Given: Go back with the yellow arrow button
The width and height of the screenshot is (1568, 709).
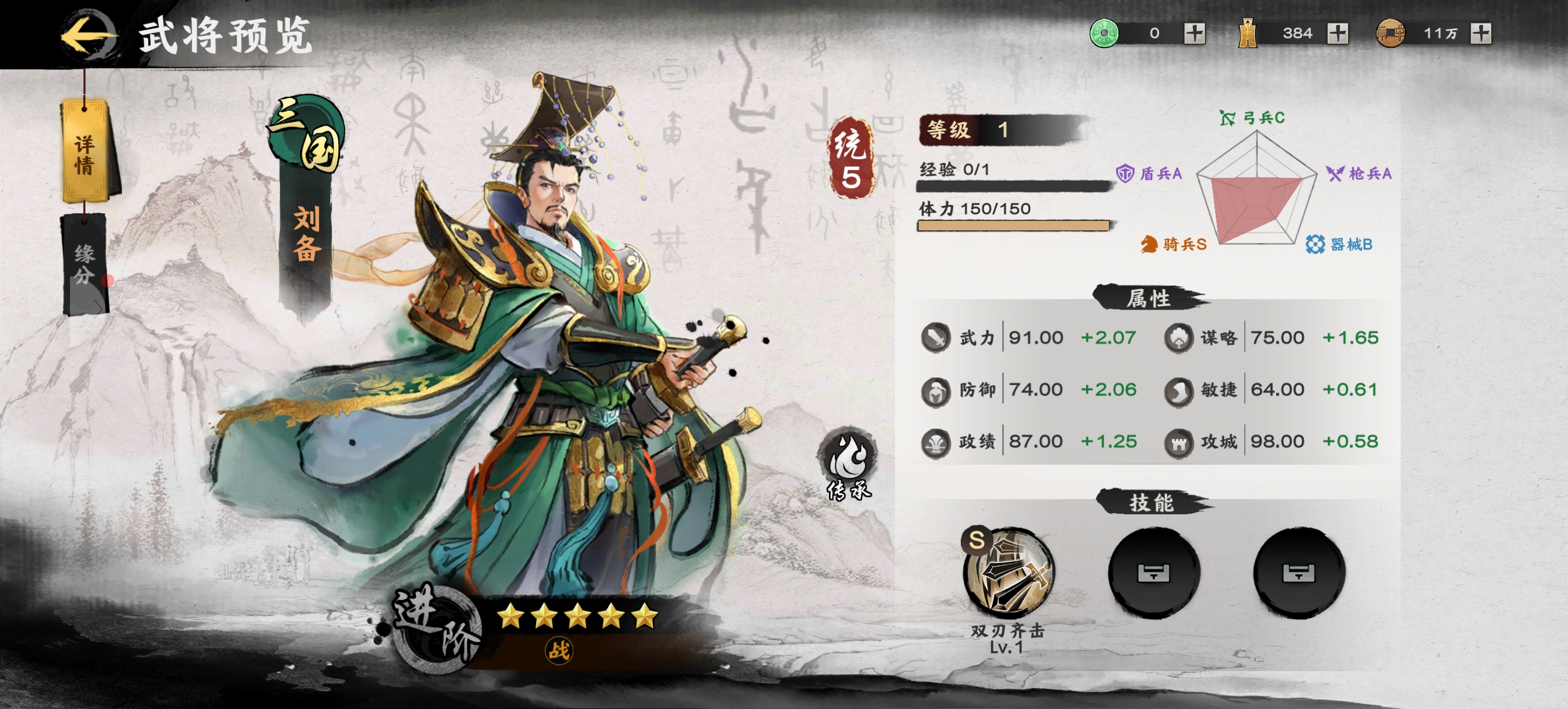Looking at the screenshot, I should tap(88, 34).
